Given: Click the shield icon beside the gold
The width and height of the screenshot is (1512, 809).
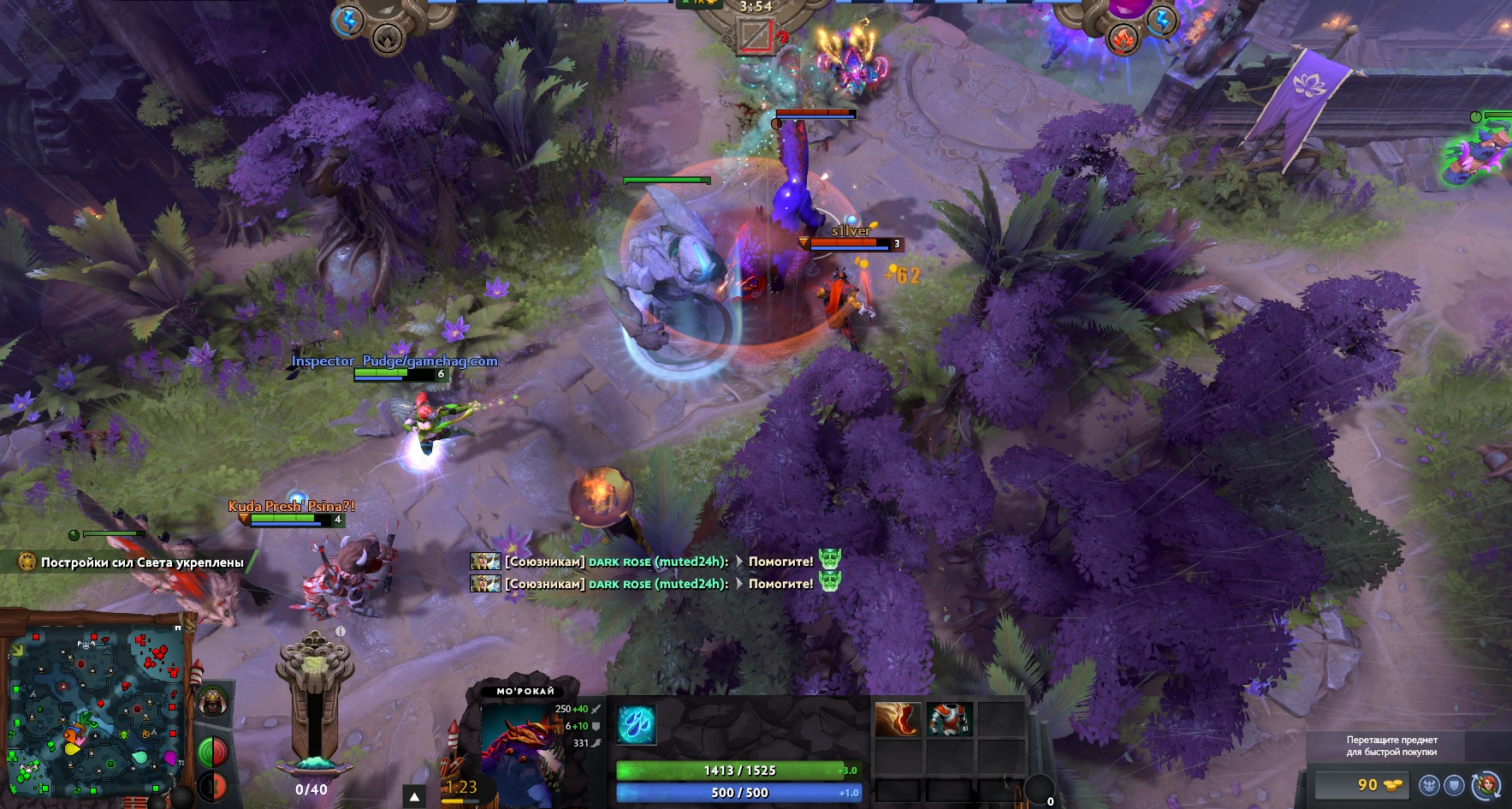Looking at the screenshot, I should click(1454, 785).
